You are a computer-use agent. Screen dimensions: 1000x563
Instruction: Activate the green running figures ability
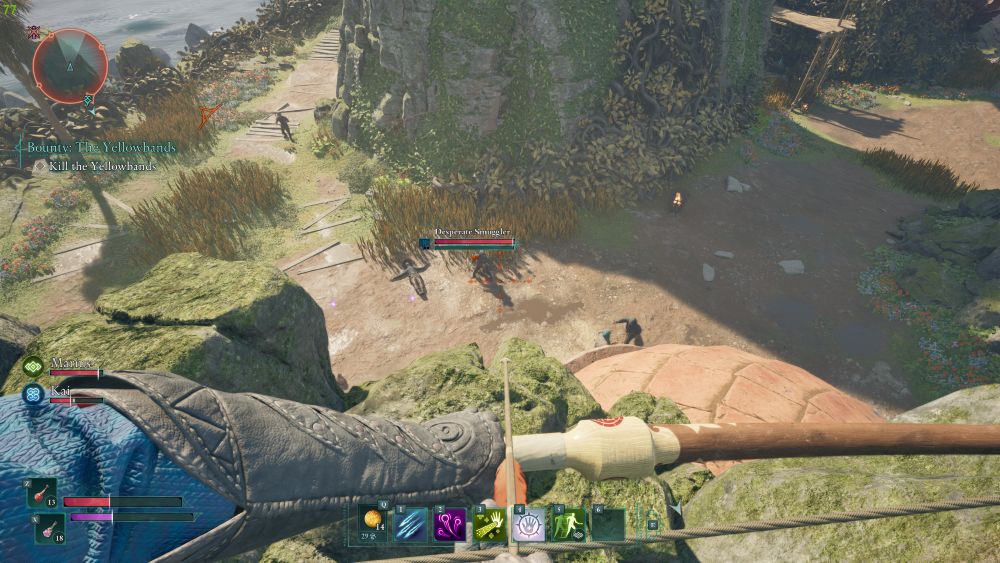569,524
